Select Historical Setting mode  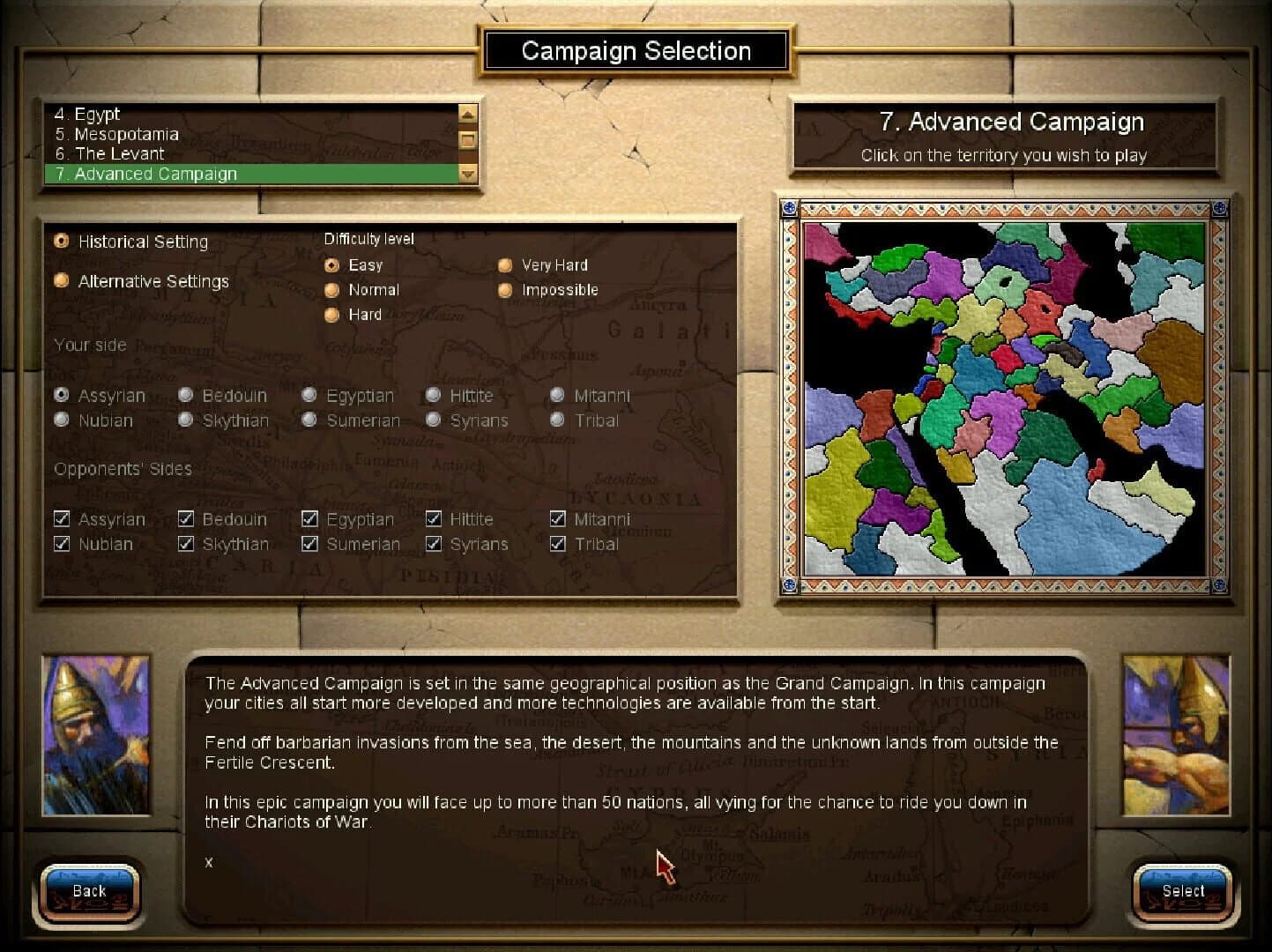coord(61,240)
